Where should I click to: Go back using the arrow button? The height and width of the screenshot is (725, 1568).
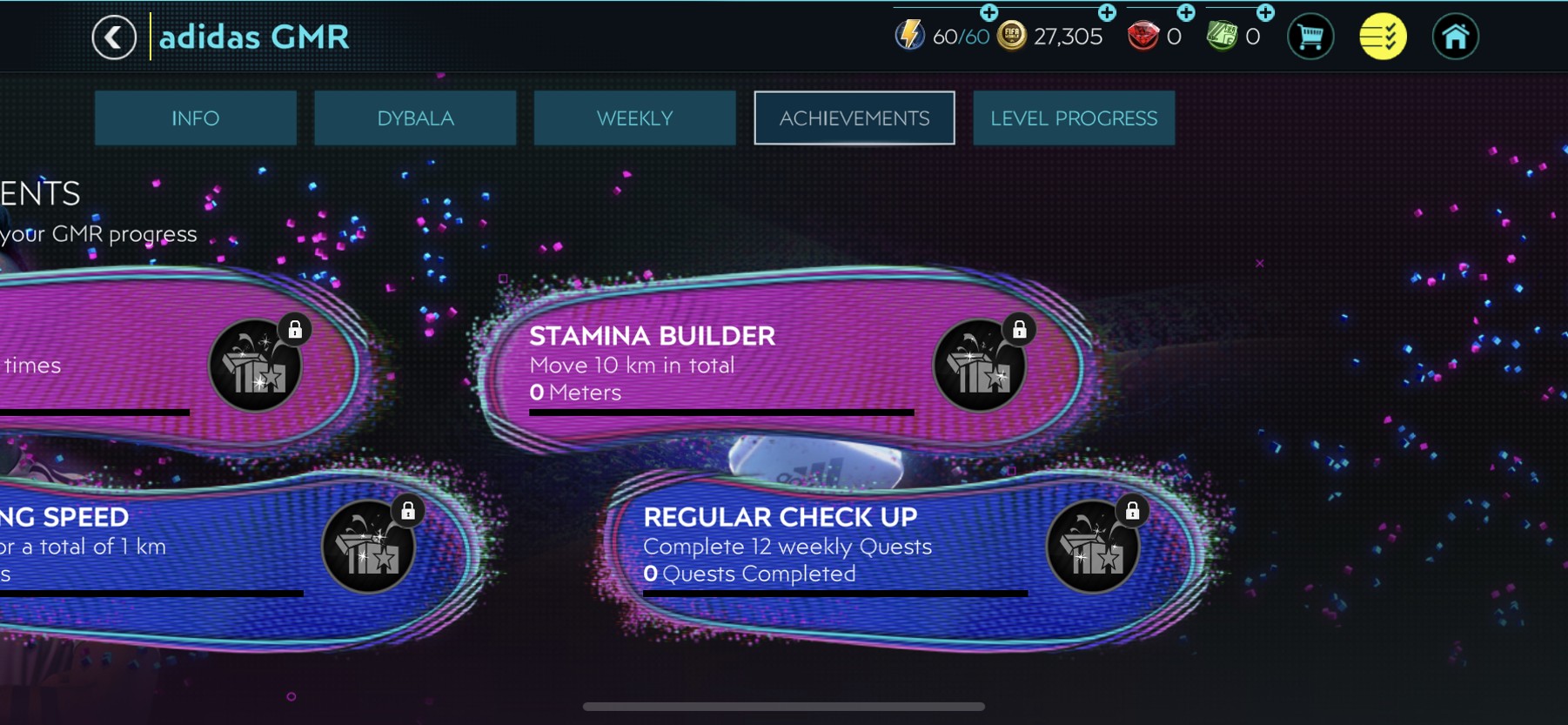click(x=114, y=37)
